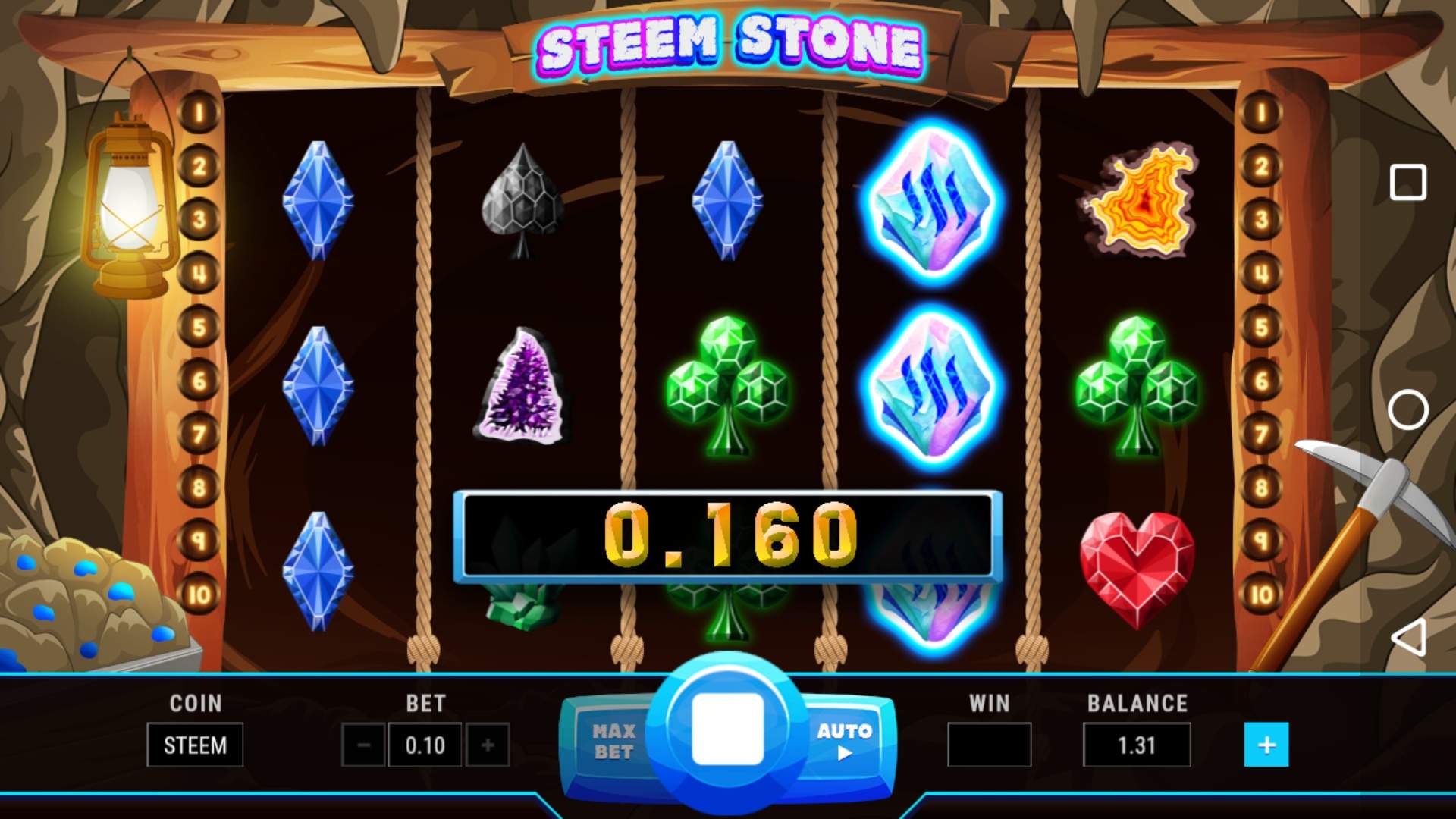Stop the spinning reels with center button
The width and height of the screenshot is (1456, 819).
pos(727,728)
